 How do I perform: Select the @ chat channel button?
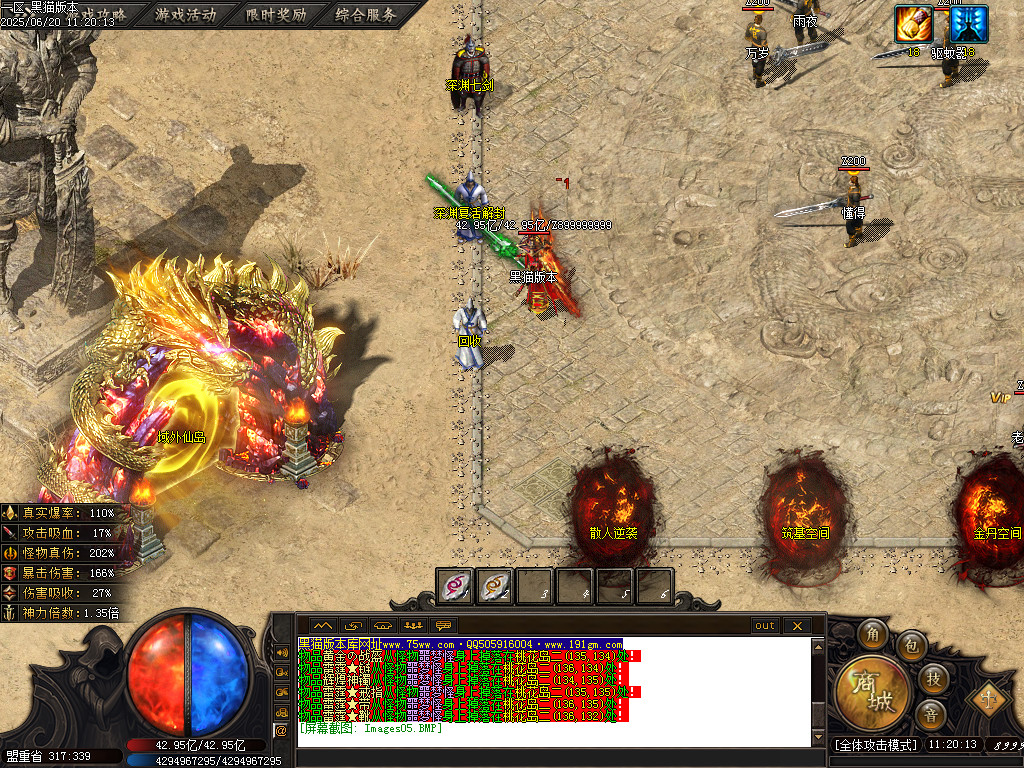(281, 730)
